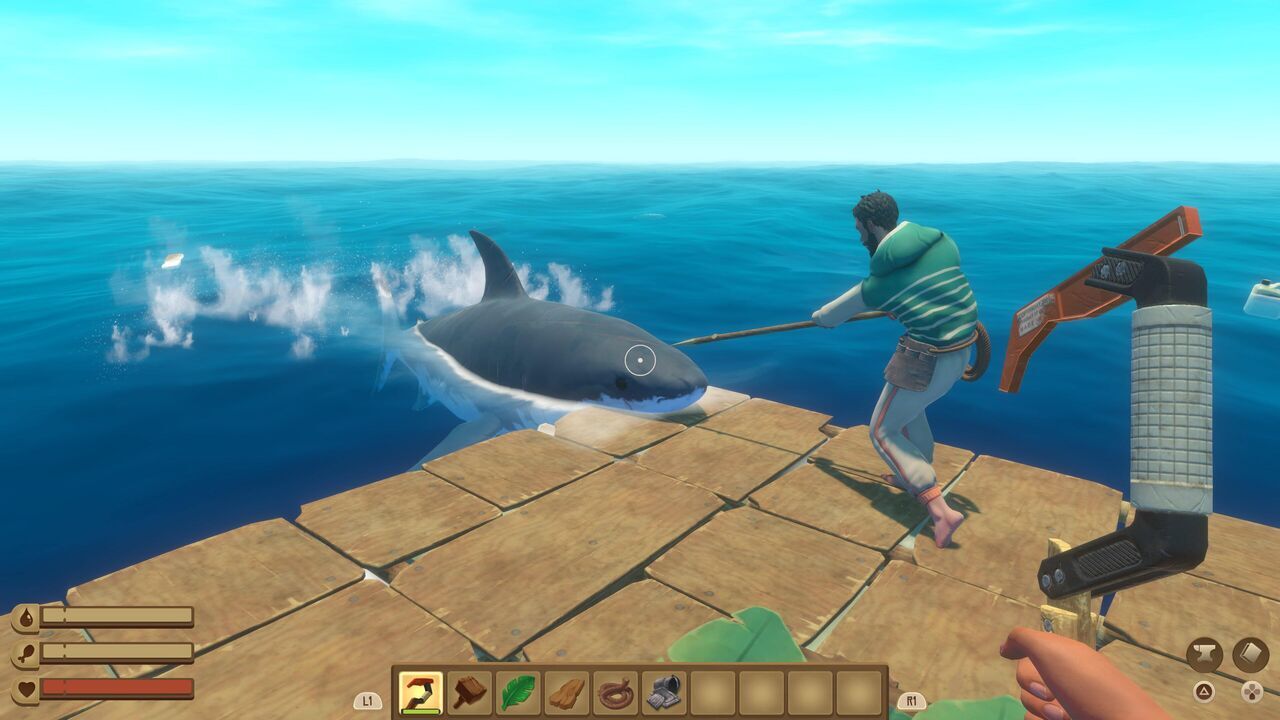Click the first empty hotbar slot
Viewport: 1280px width, 720px height.
[711, 692]
